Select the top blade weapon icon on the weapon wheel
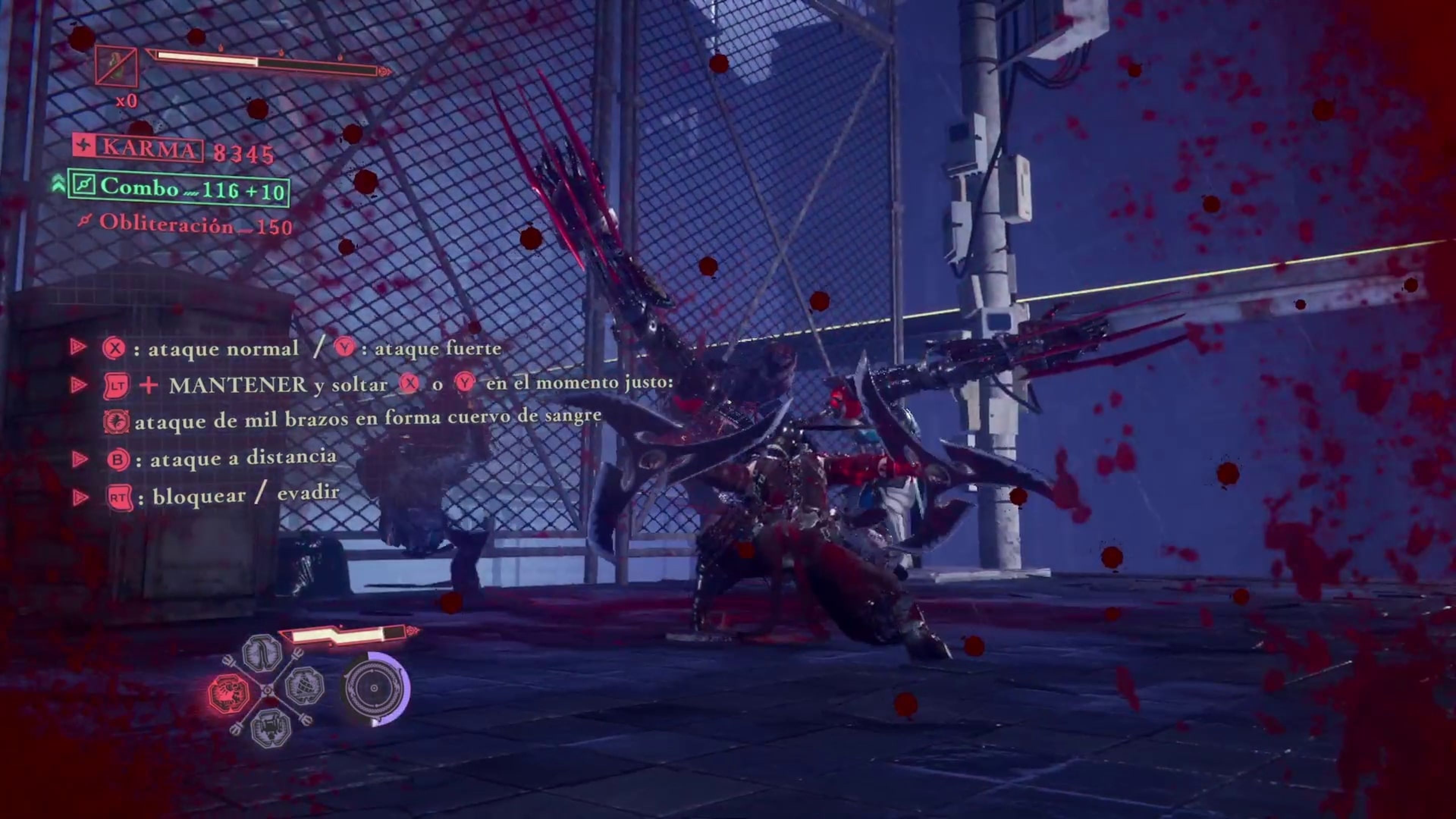Image resolution: width=1456 pixels, height=819 pixels. 262,656
